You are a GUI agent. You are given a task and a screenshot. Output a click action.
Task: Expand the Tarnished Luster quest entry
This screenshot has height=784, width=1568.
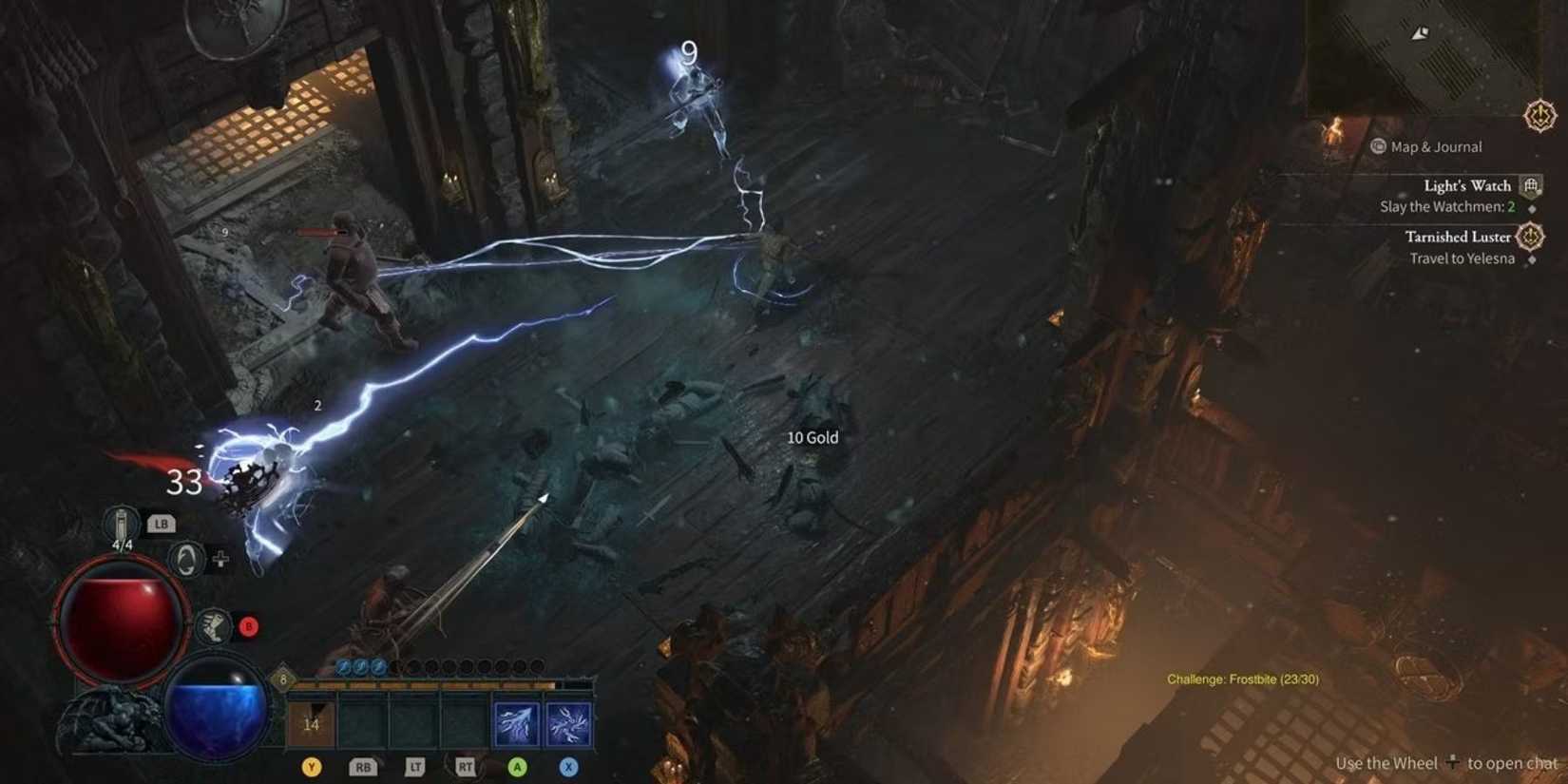pyautogui.click(x=1459, y=237)
